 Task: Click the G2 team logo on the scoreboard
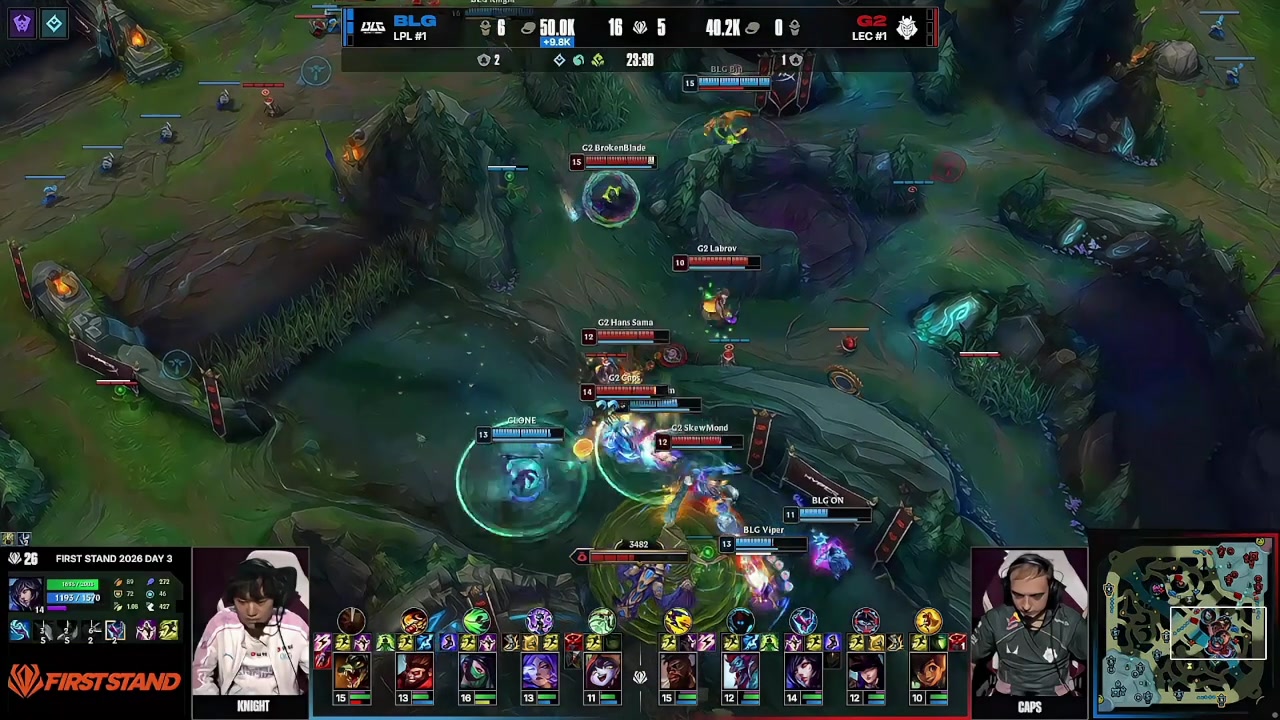pyautogui.click(x=907, y=28)
